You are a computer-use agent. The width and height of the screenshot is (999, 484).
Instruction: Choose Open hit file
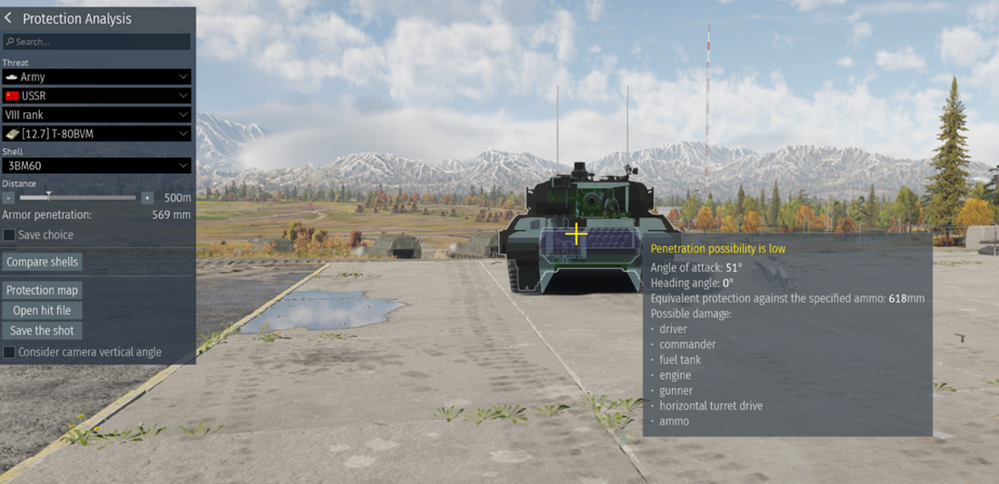[42, 310]
